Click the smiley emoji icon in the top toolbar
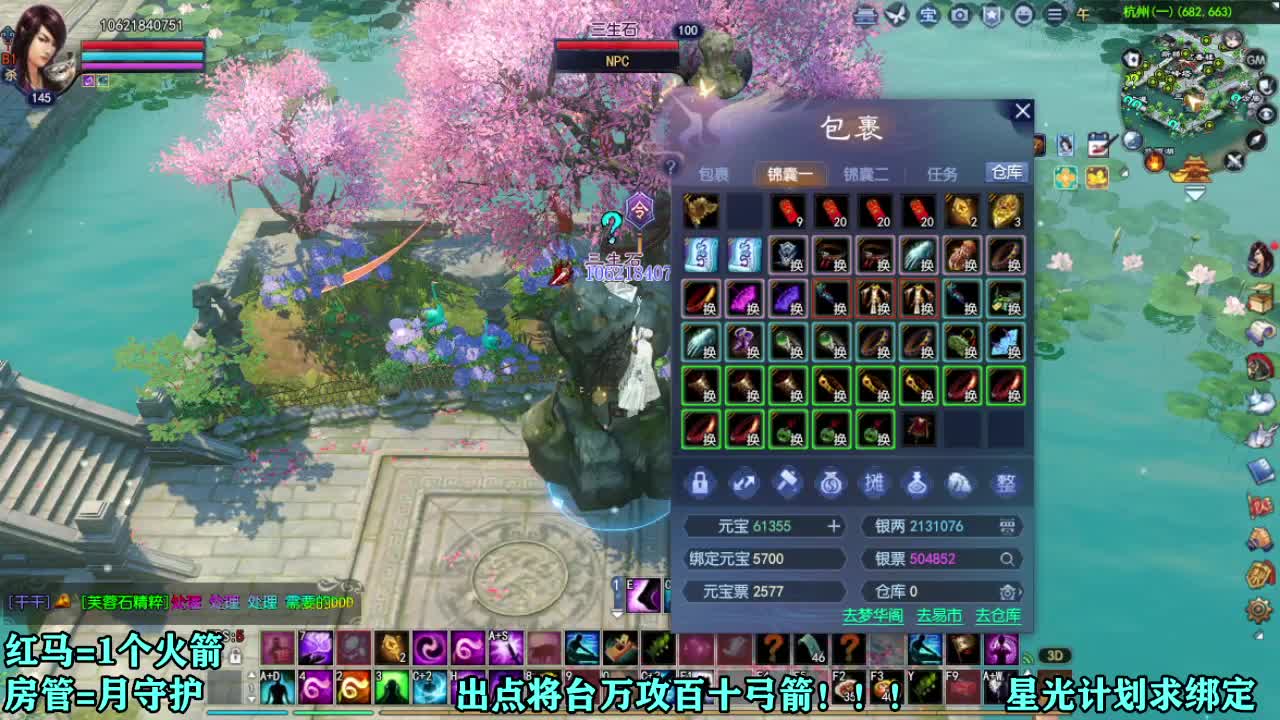1280x720 pixels. (1026, 15)
